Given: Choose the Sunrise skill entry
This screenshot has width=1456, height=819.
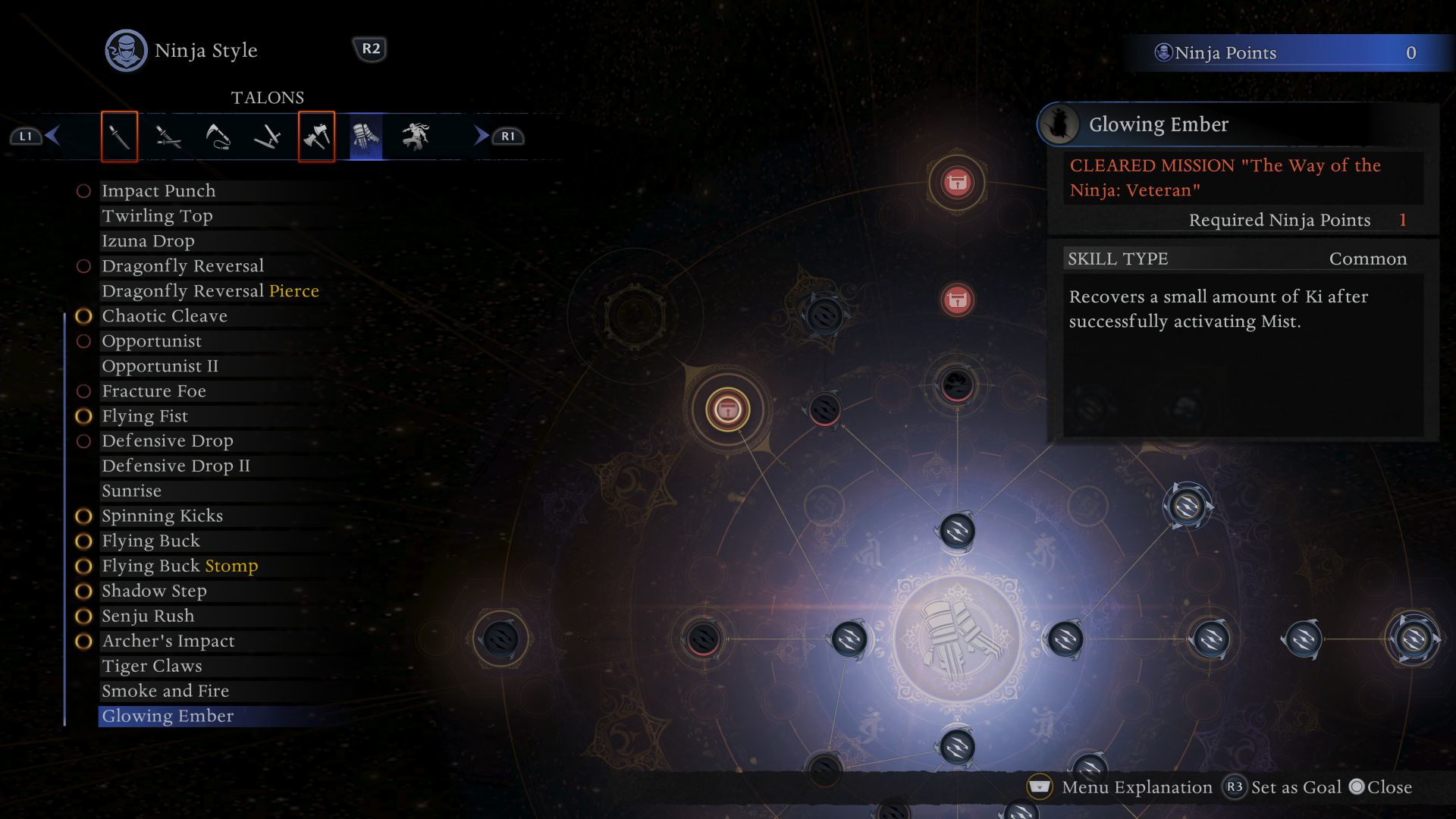Looking at the screenshot, I should pyautogui.click(x=131, y=491).
